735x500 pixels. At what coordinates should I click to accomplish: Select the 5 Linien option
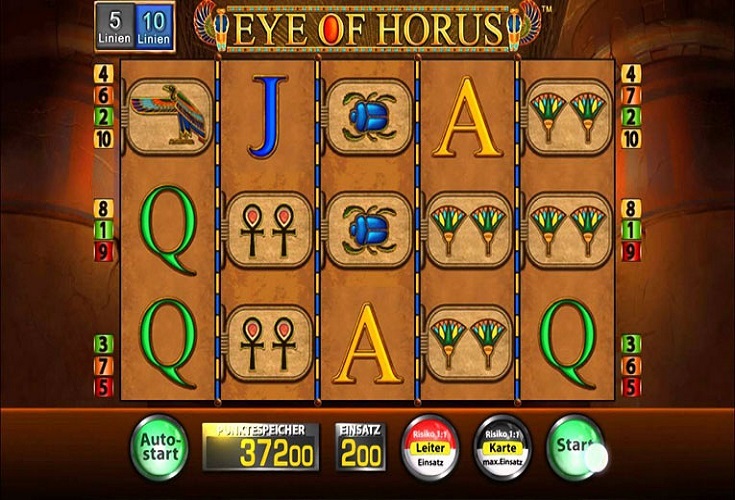116,27
